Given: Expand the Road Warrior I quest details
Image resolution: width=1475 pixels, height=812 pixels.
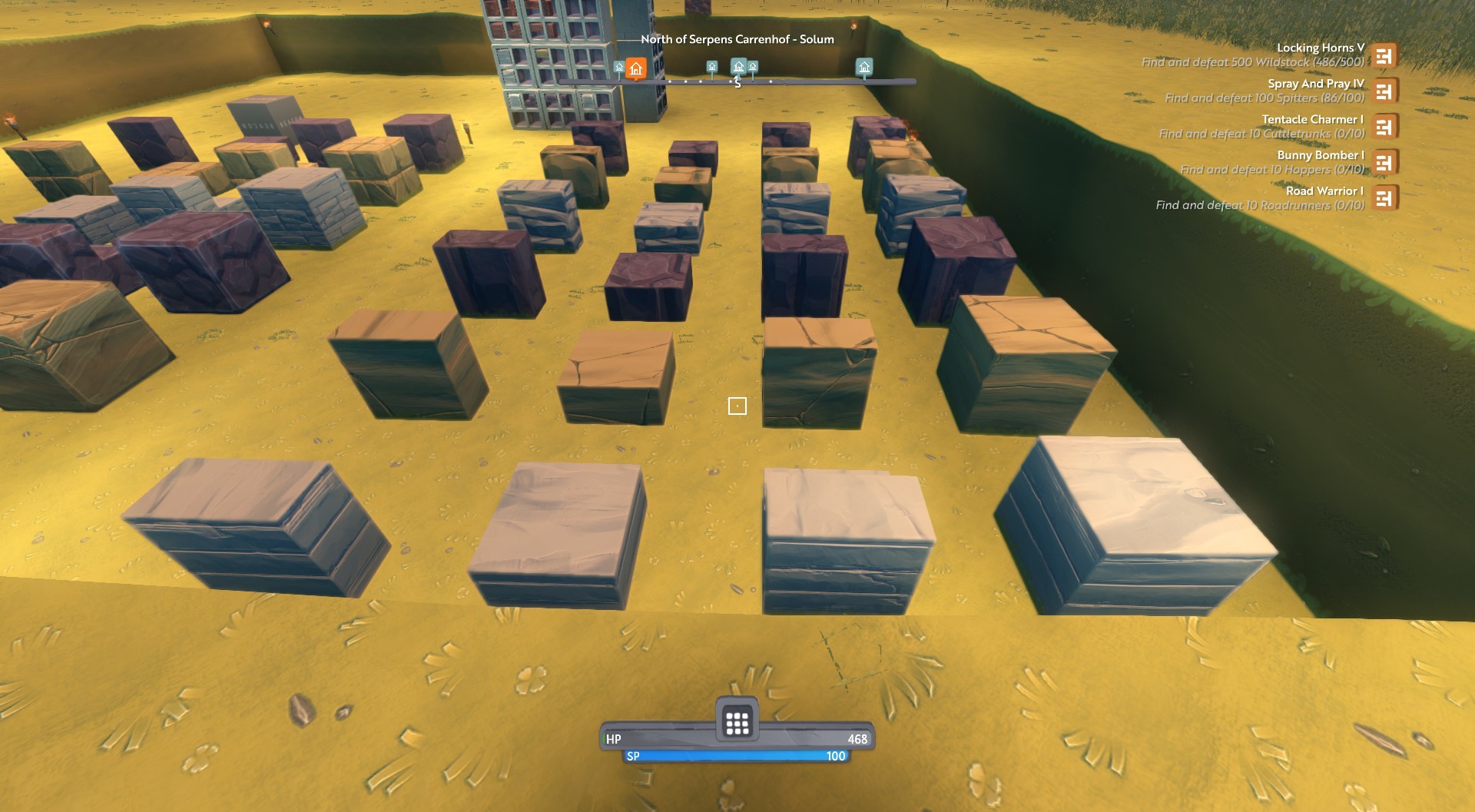Looking at the screenshot, I should click(1324, 191).
